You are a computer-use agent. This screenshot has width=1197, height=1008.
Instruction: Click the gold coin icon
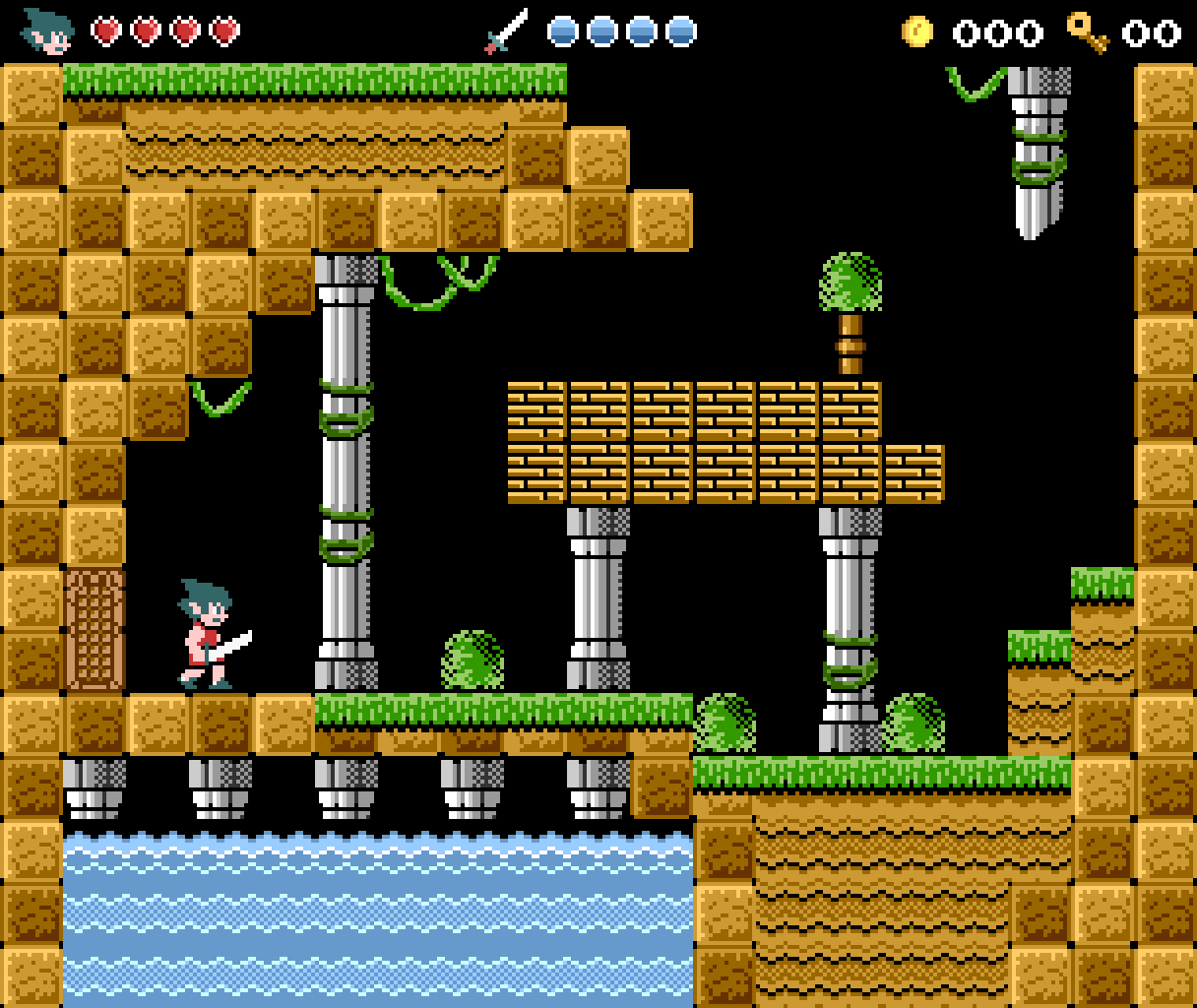[x=916, y=31]
